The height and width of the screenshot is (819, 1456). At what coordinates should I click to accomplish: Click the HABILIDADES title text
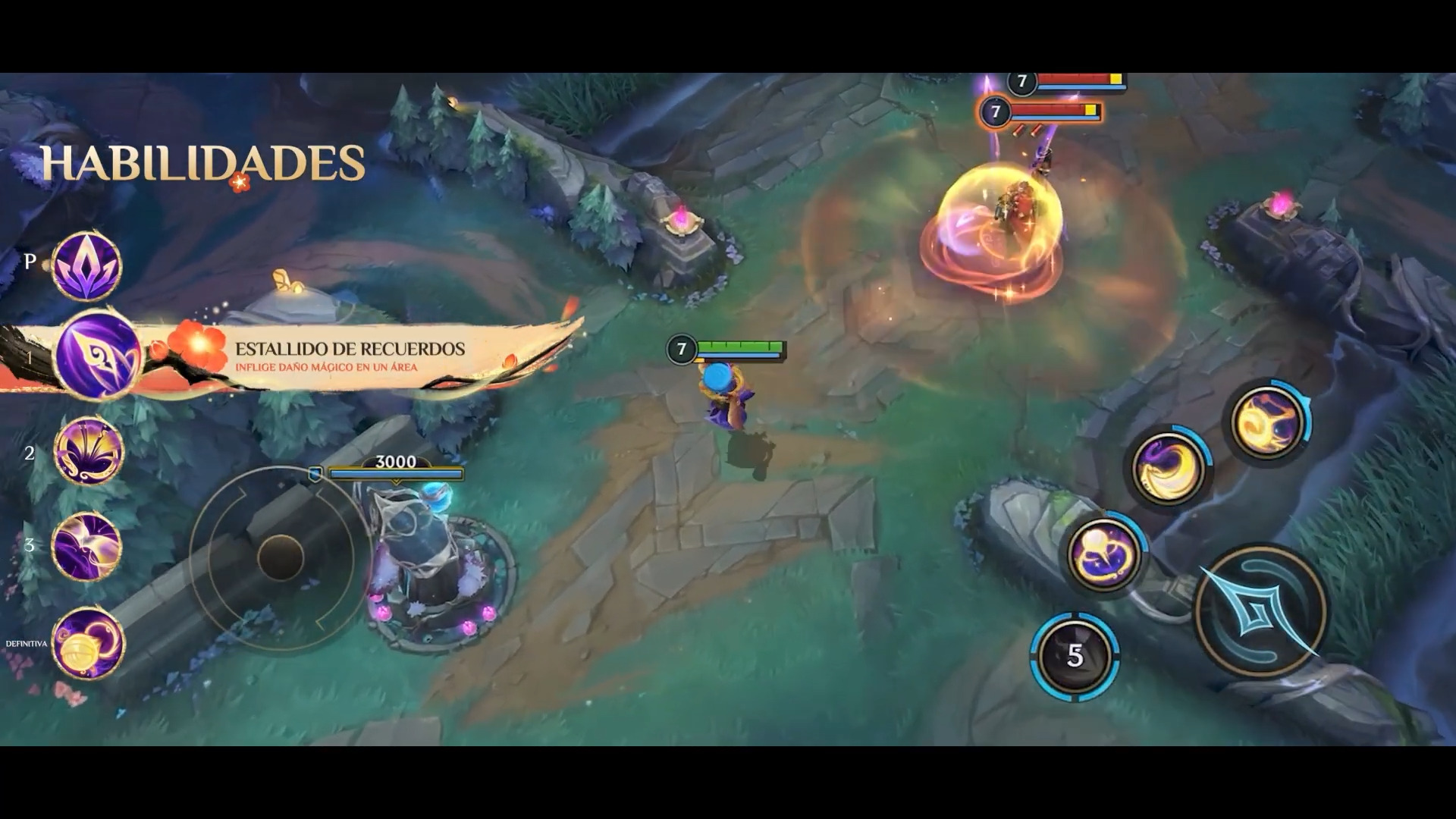(x=203, y=161)
